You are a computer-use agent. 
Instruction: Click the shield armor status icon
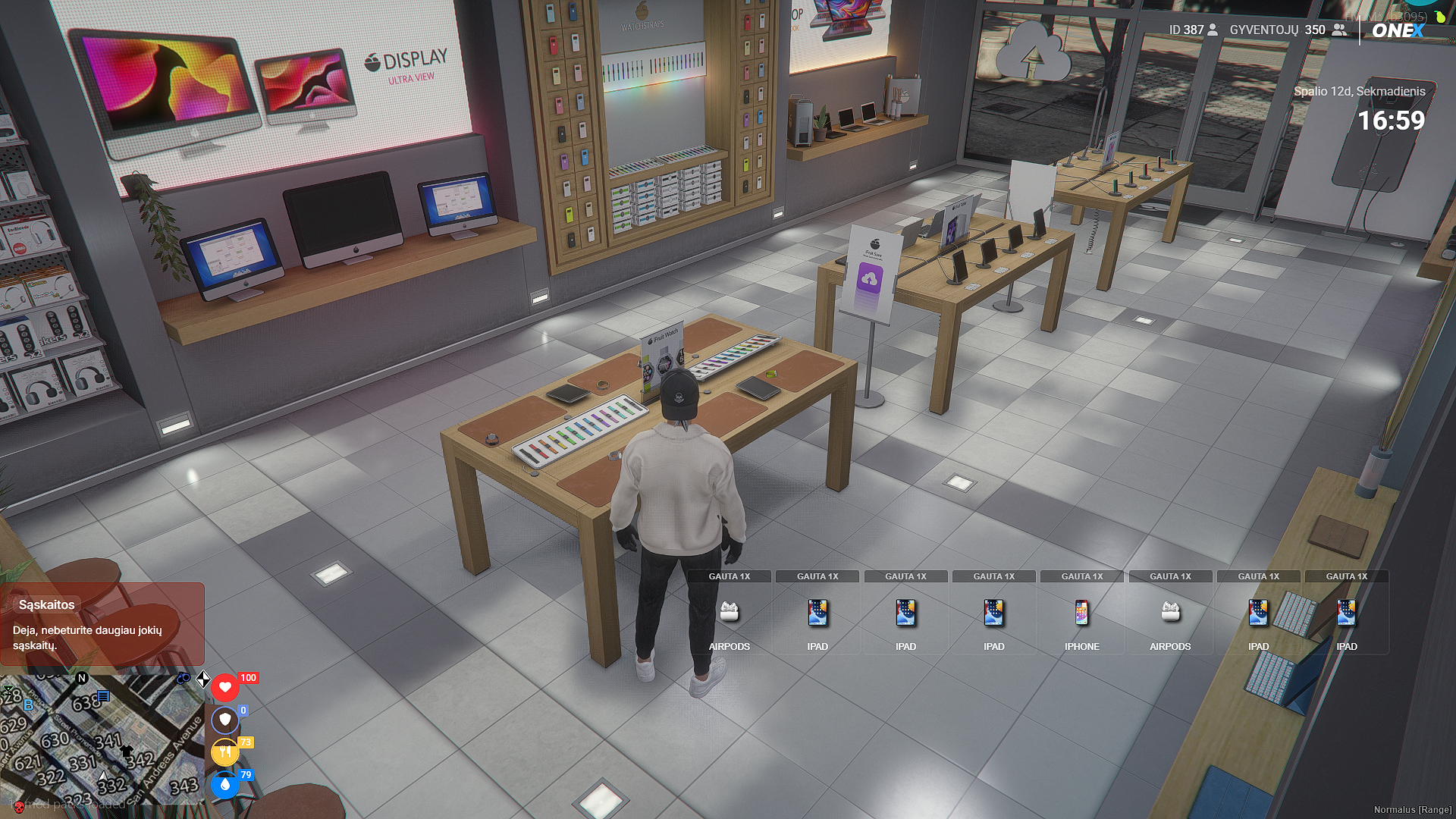(x=224, y=720)
